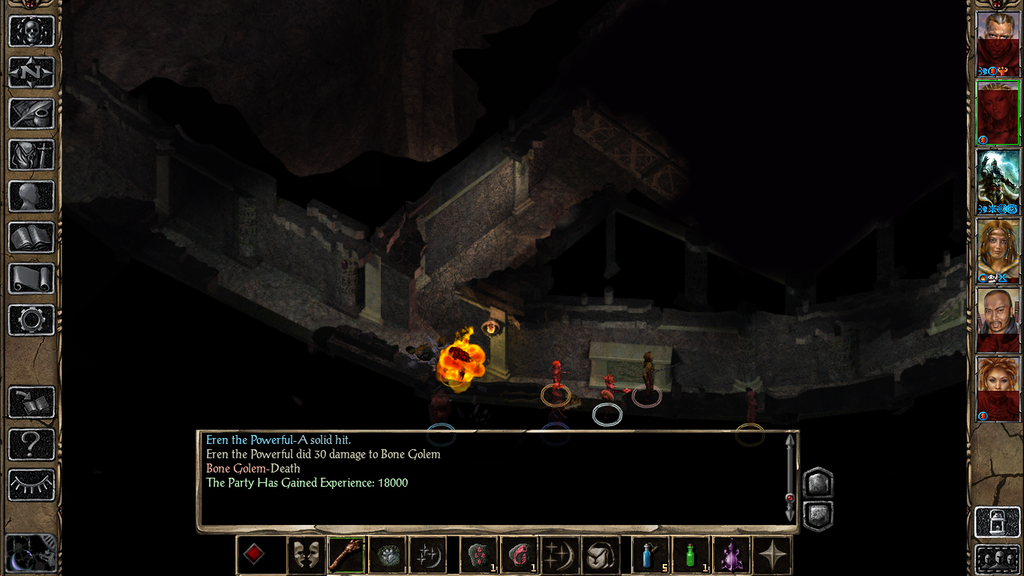Image resolution: width=1024 pixels, height=576 pixels.
Task: Activate the theater masks action button
Action: pos(306,555)
